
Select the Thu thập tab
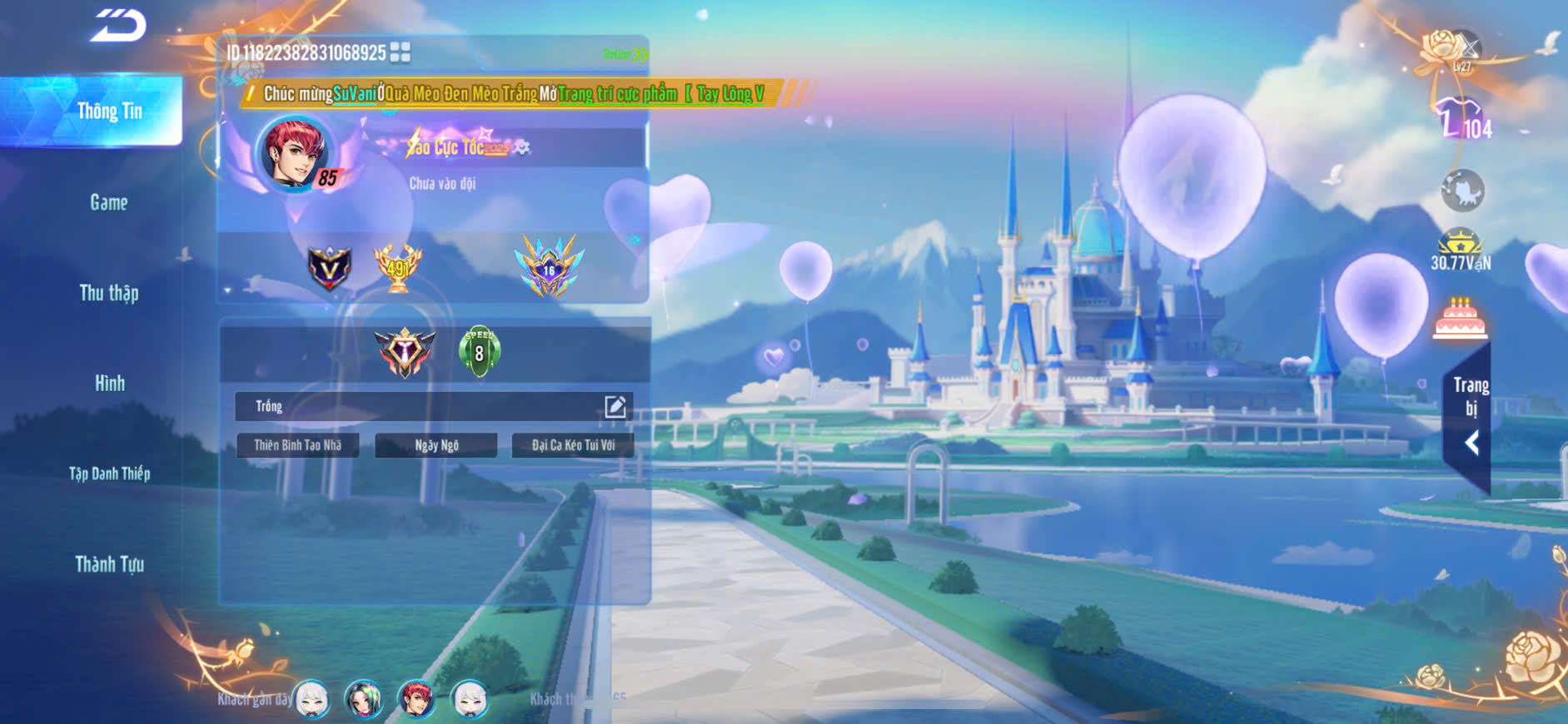[x=109, y=293]
